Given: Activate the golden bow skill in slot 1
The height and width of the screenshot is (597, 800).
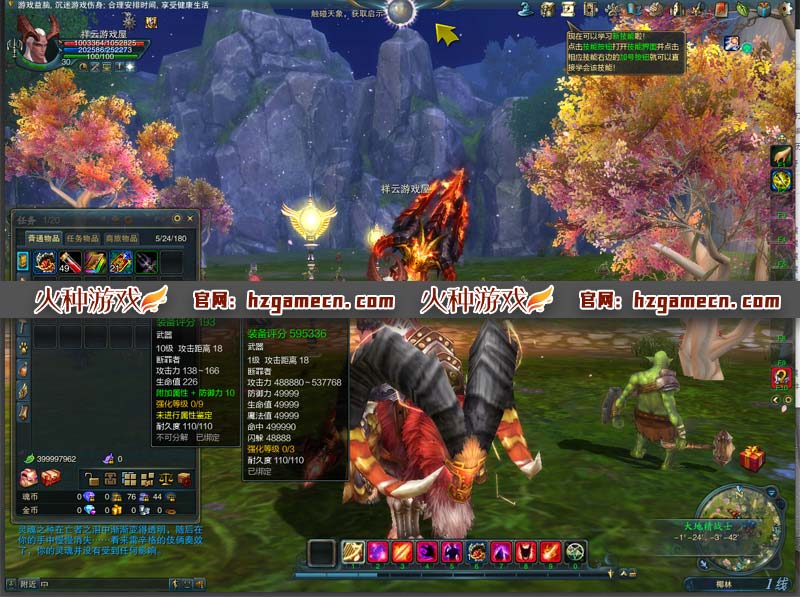Looking at the screenshot, I should 354,551.
